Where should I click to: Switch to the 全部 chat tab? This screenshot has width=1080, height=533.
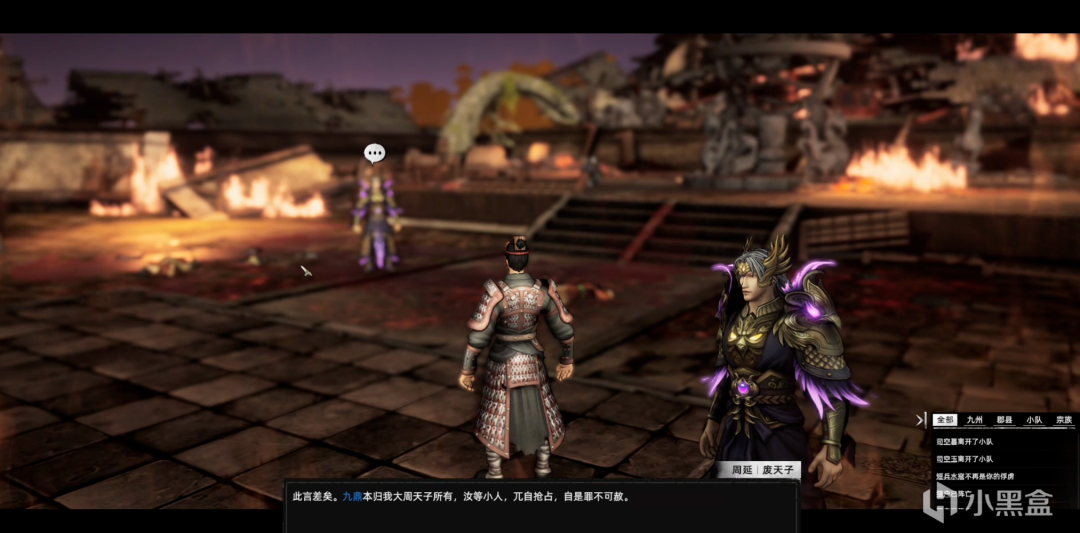pyautogui.click(x=945, y=420)
